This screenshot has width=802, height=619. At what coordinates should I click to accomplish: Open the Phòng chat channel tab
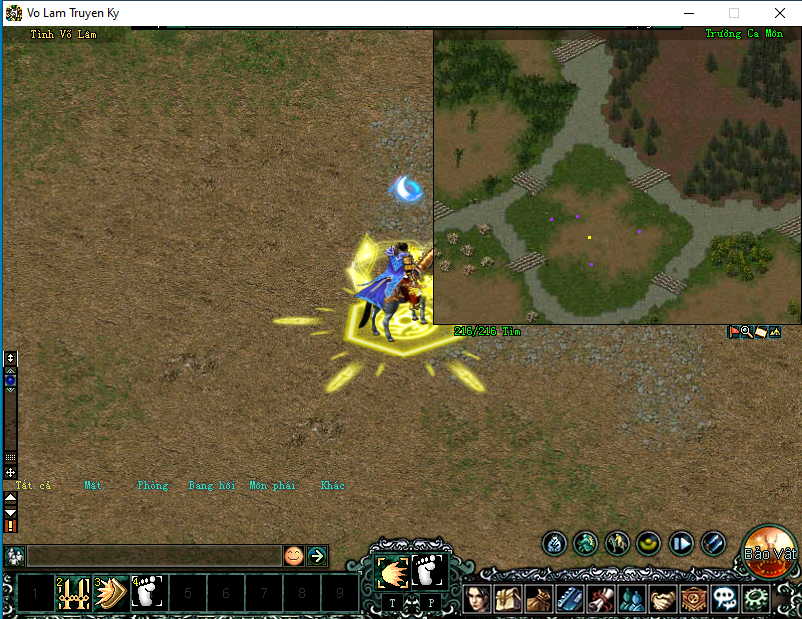(x=153, y=486)
